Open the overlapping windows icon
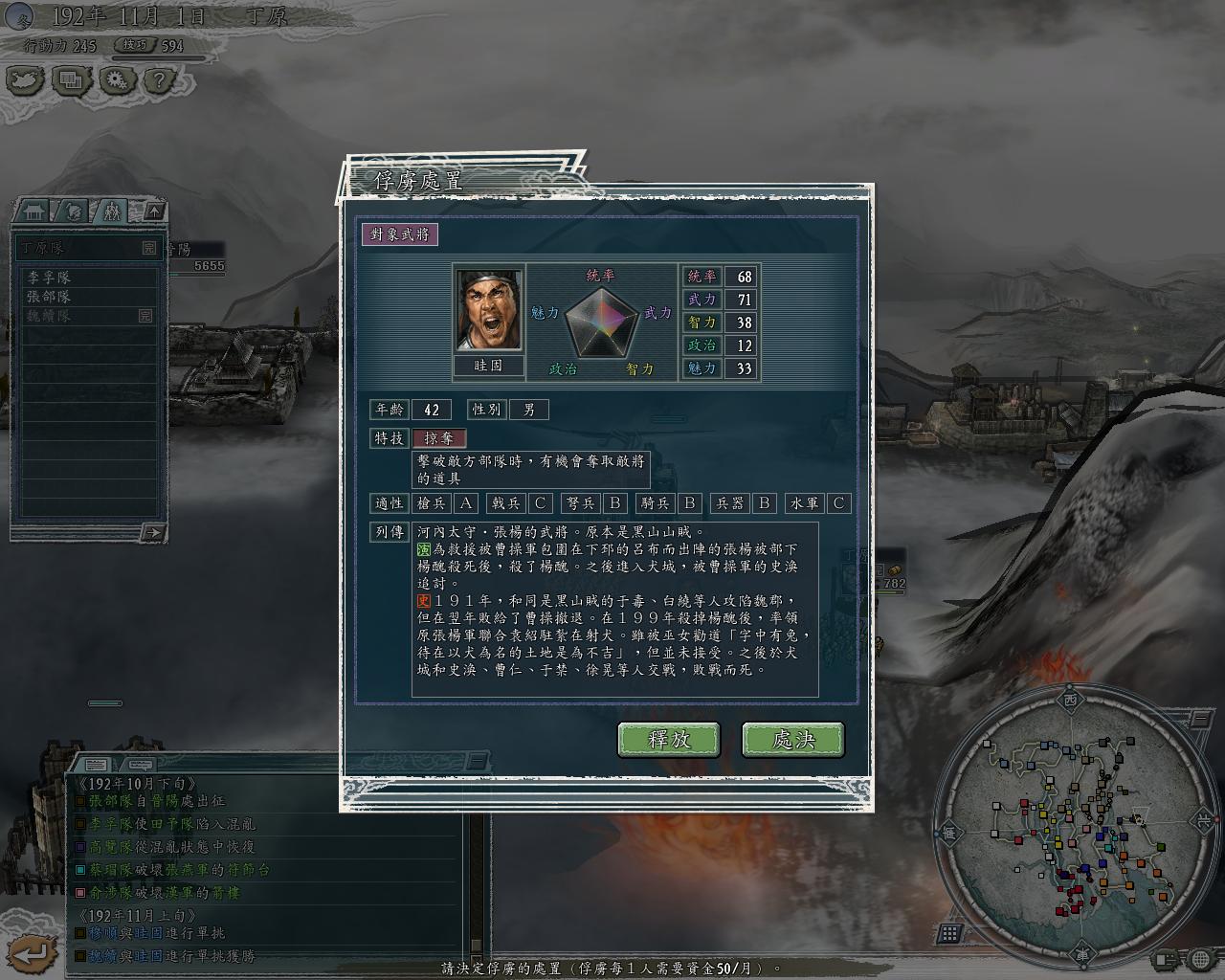The image size is (1225, 980). 70,79
